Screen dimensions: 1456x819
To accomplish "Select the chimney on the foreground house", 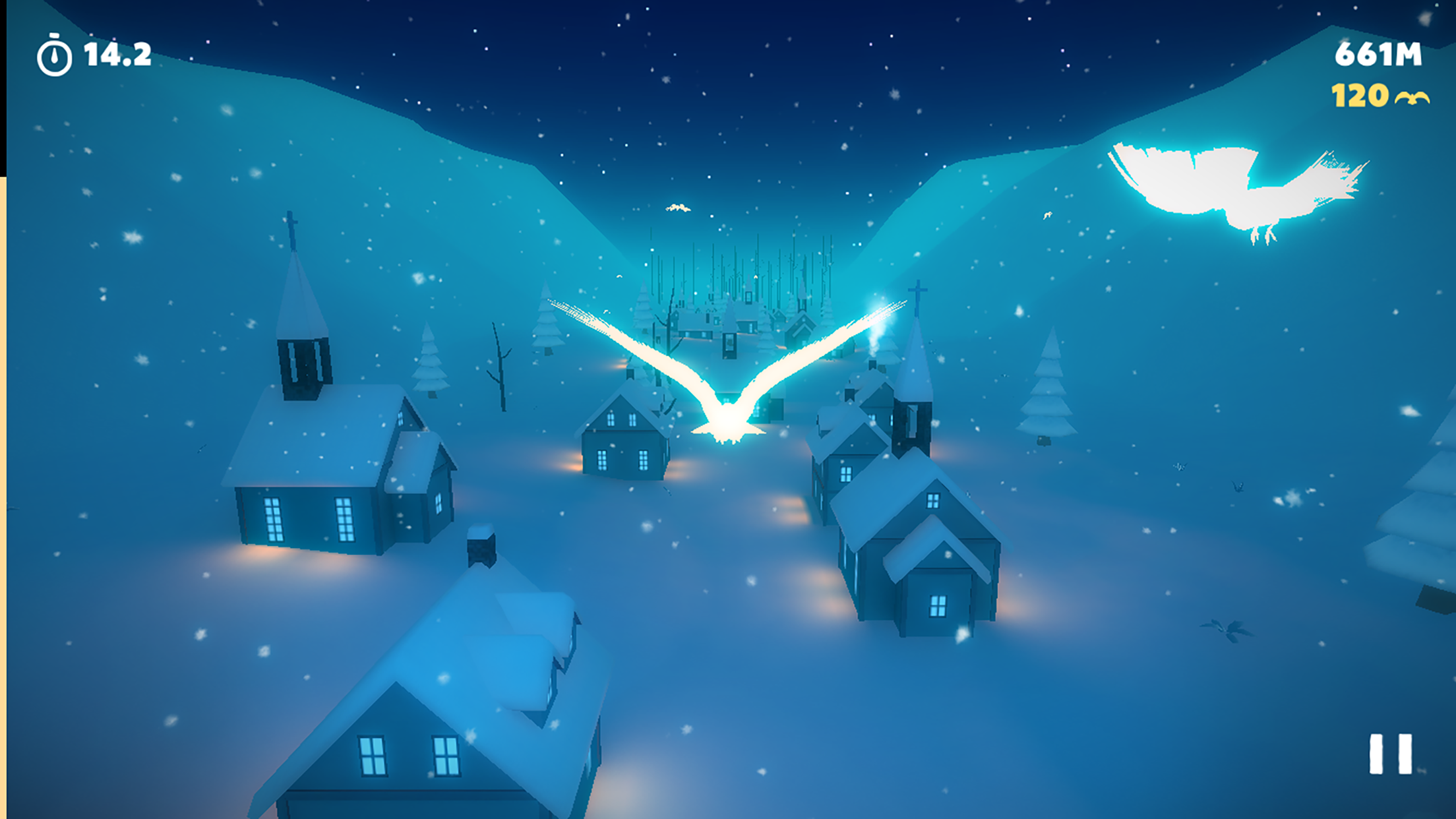I will [x=480, y=547].
